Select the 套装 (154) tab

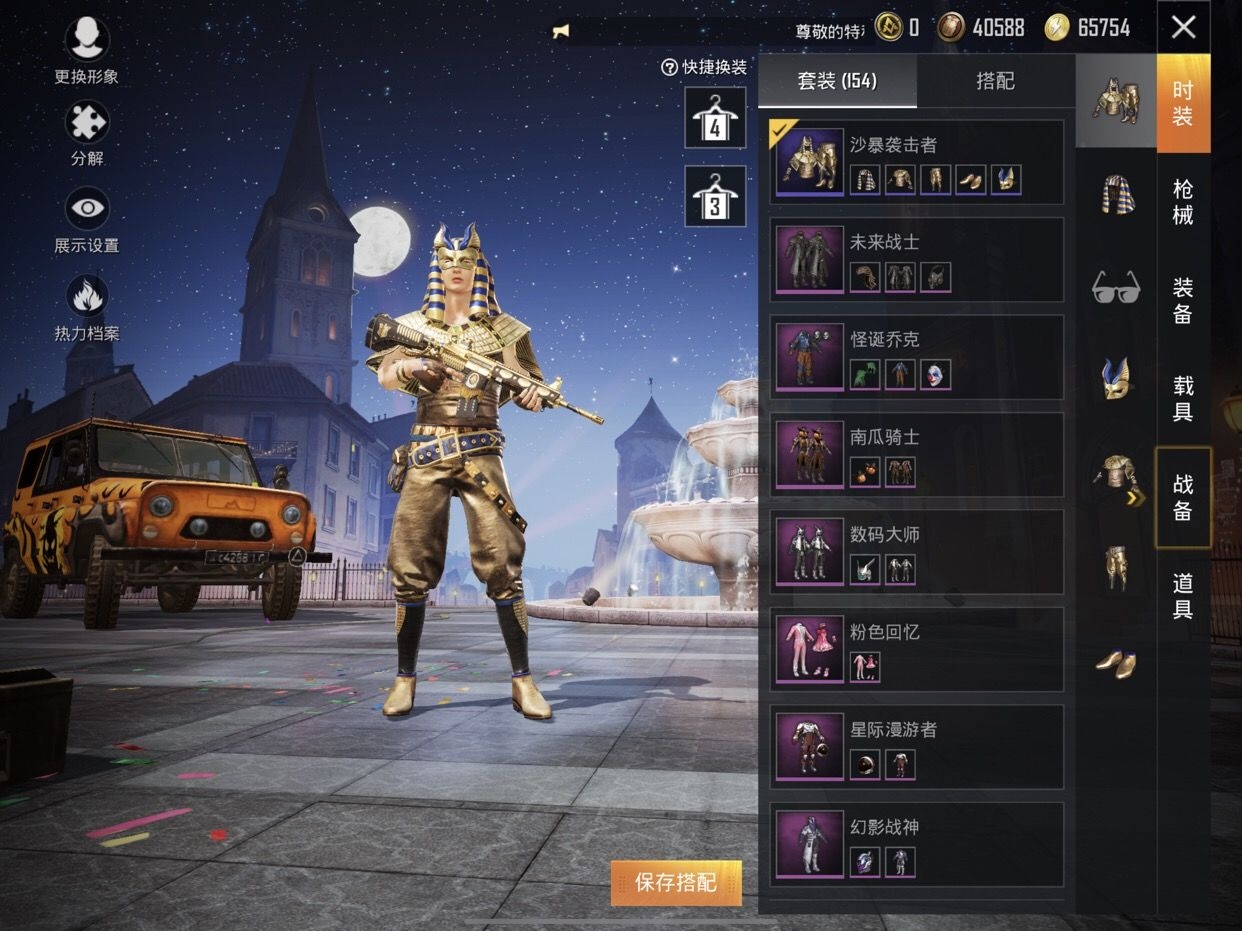837,82
